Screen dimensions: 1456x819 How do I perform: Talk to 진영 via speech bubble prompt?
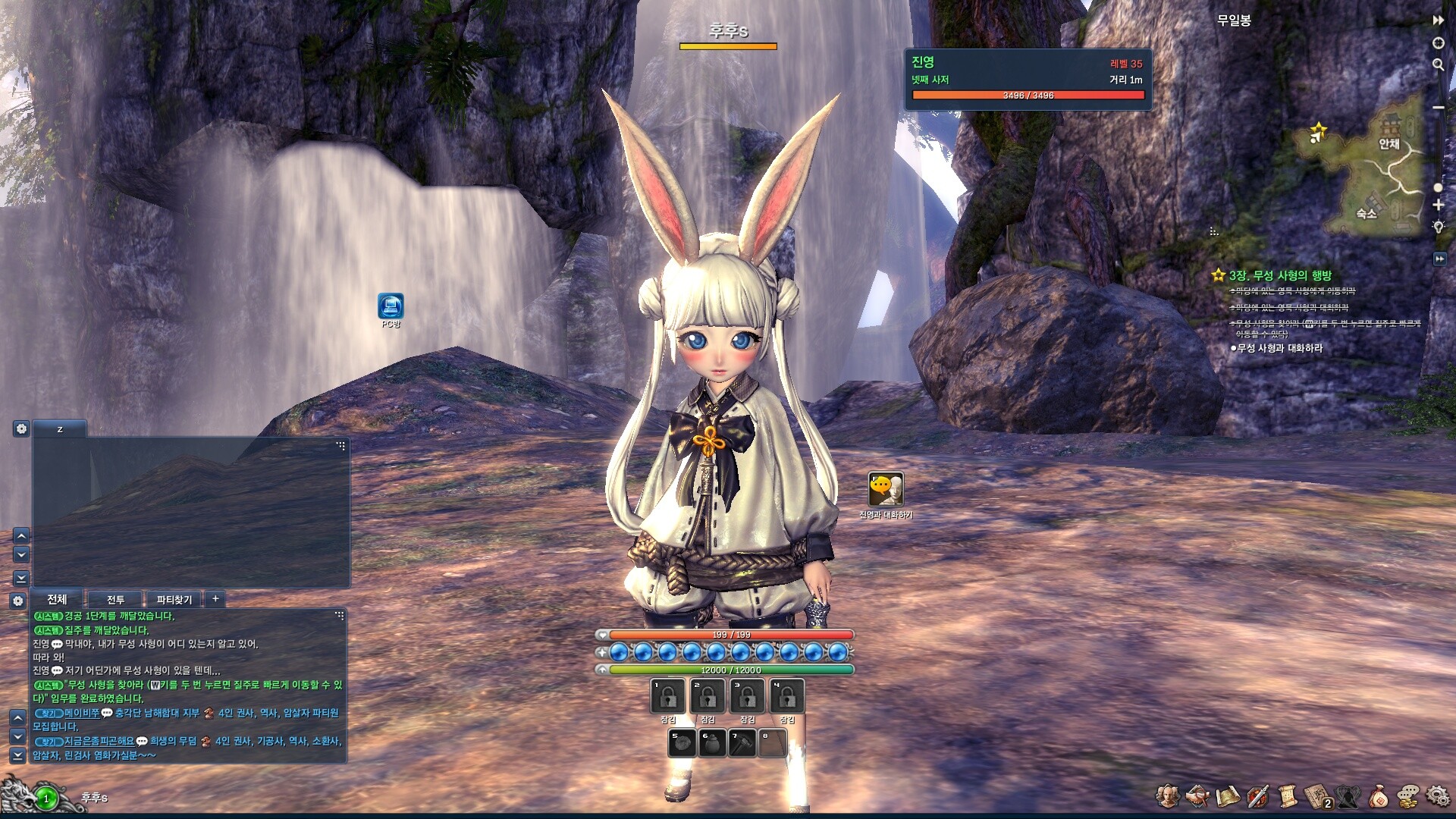886,490
